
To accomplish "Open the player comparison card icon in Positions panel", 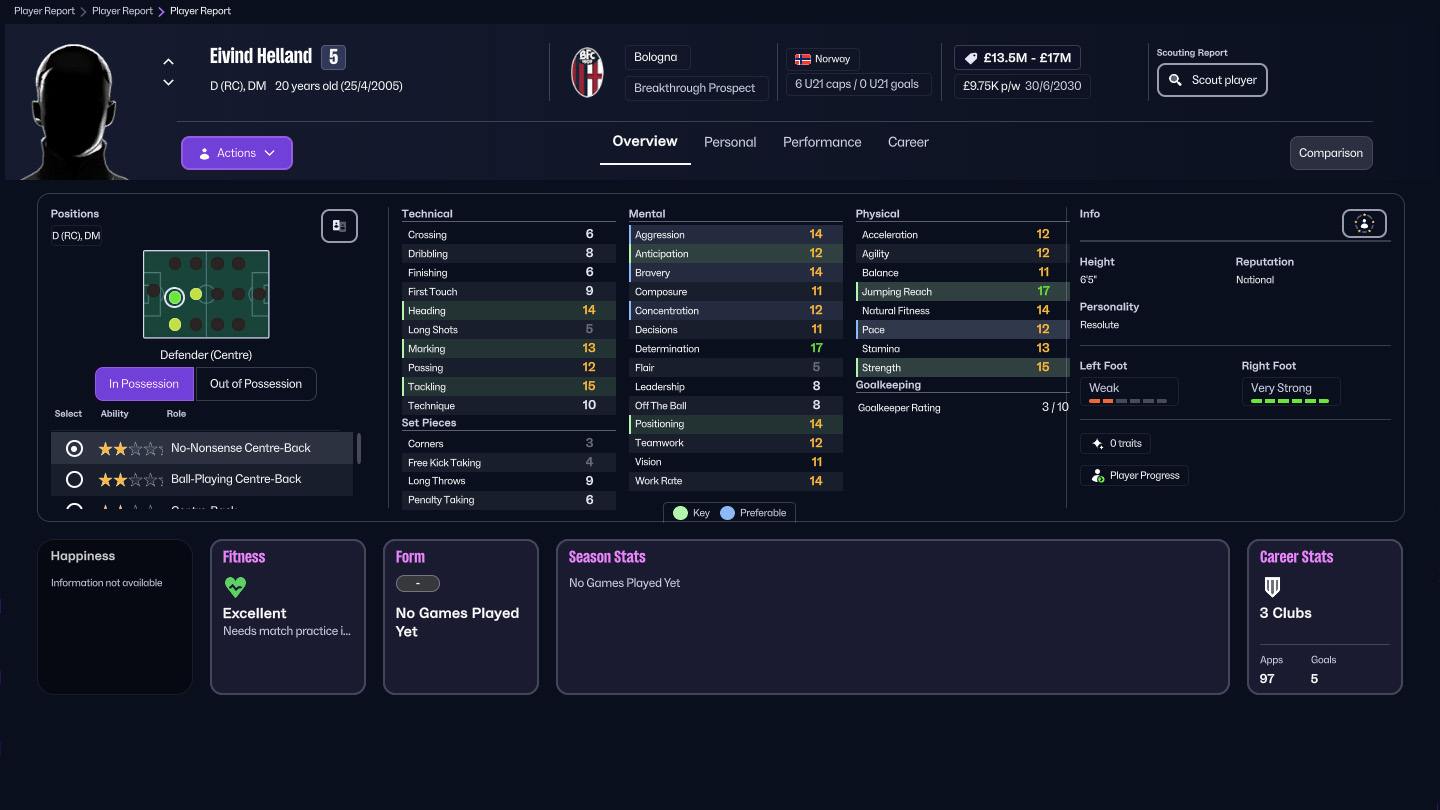I will (x=339, y=226).
